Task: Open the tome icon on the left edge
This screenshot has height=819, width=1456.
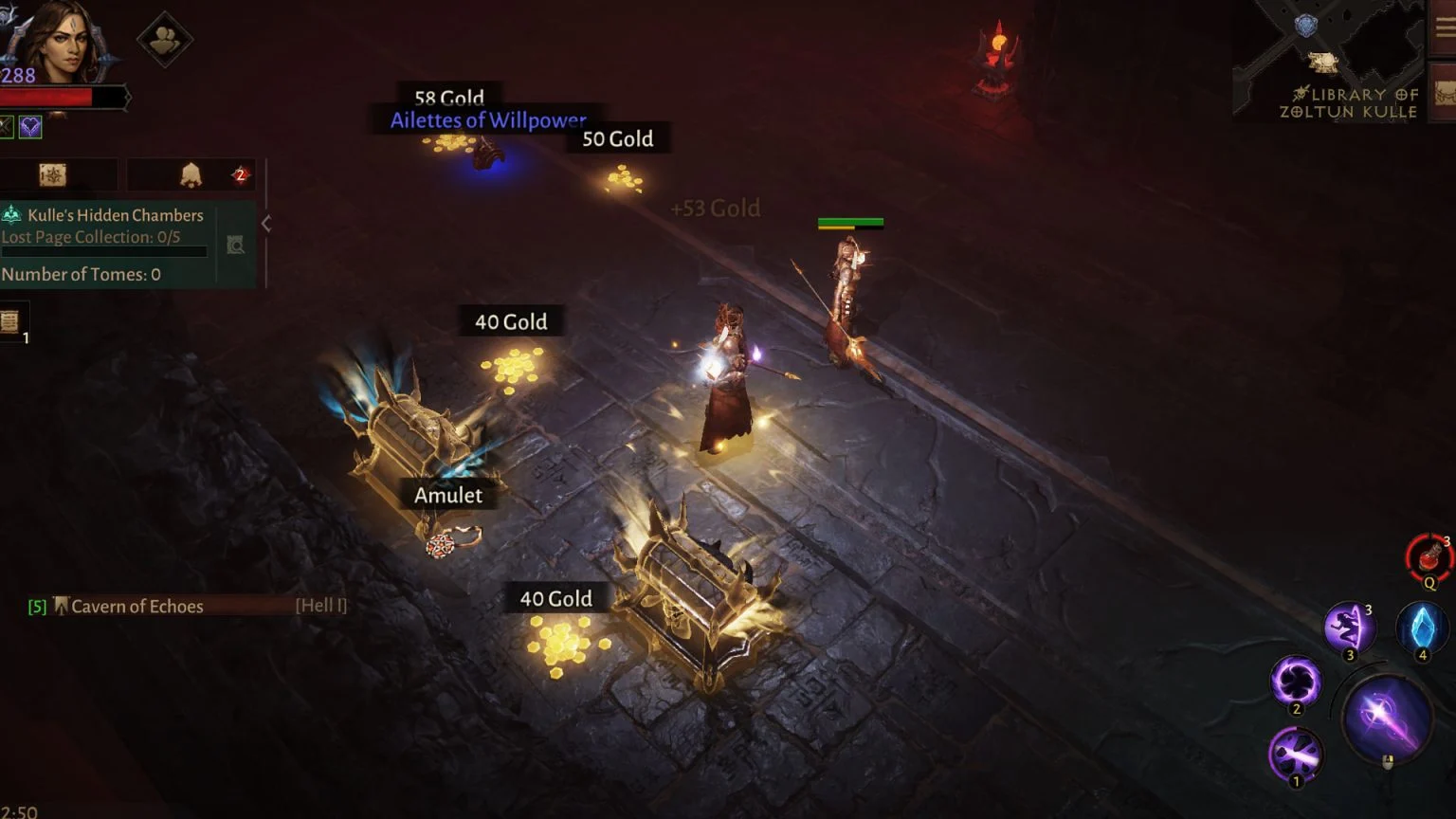Action: tap(12, 322)
